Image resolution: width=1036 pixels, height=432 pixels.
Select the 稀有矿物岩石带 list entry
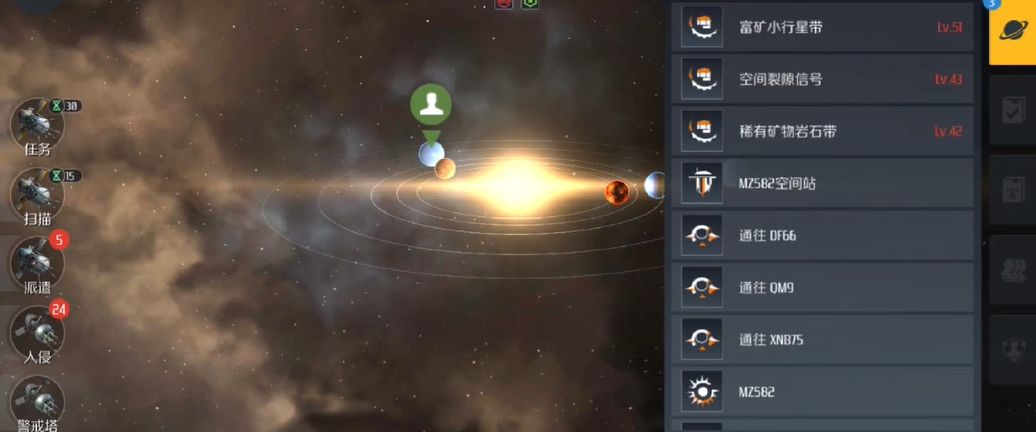pyautogui.click(x=825, y=131)
